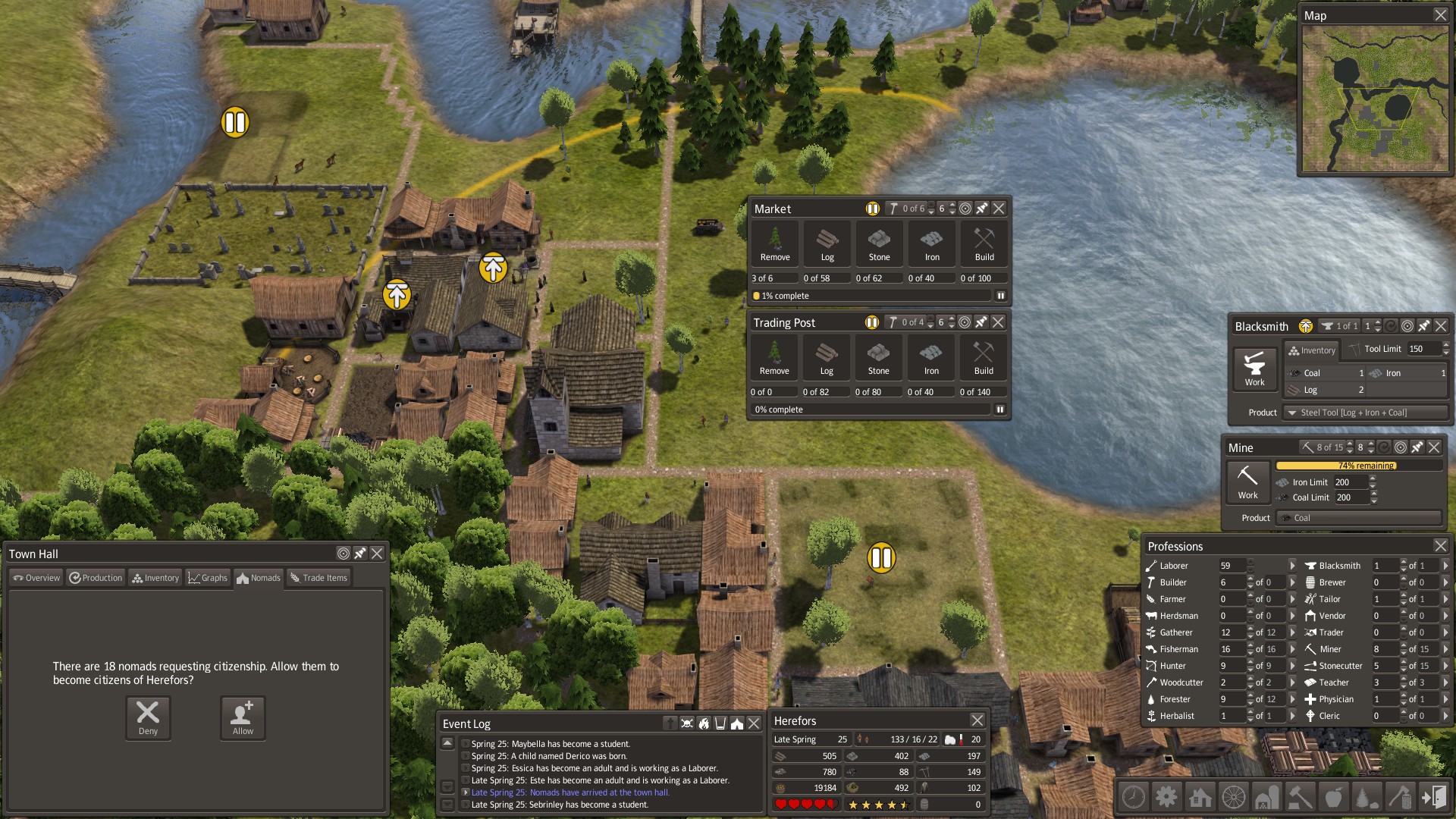This screenshot has width=1456, height=819.
Task: Close the Mine panel
Action: [x=1434, y=447]
